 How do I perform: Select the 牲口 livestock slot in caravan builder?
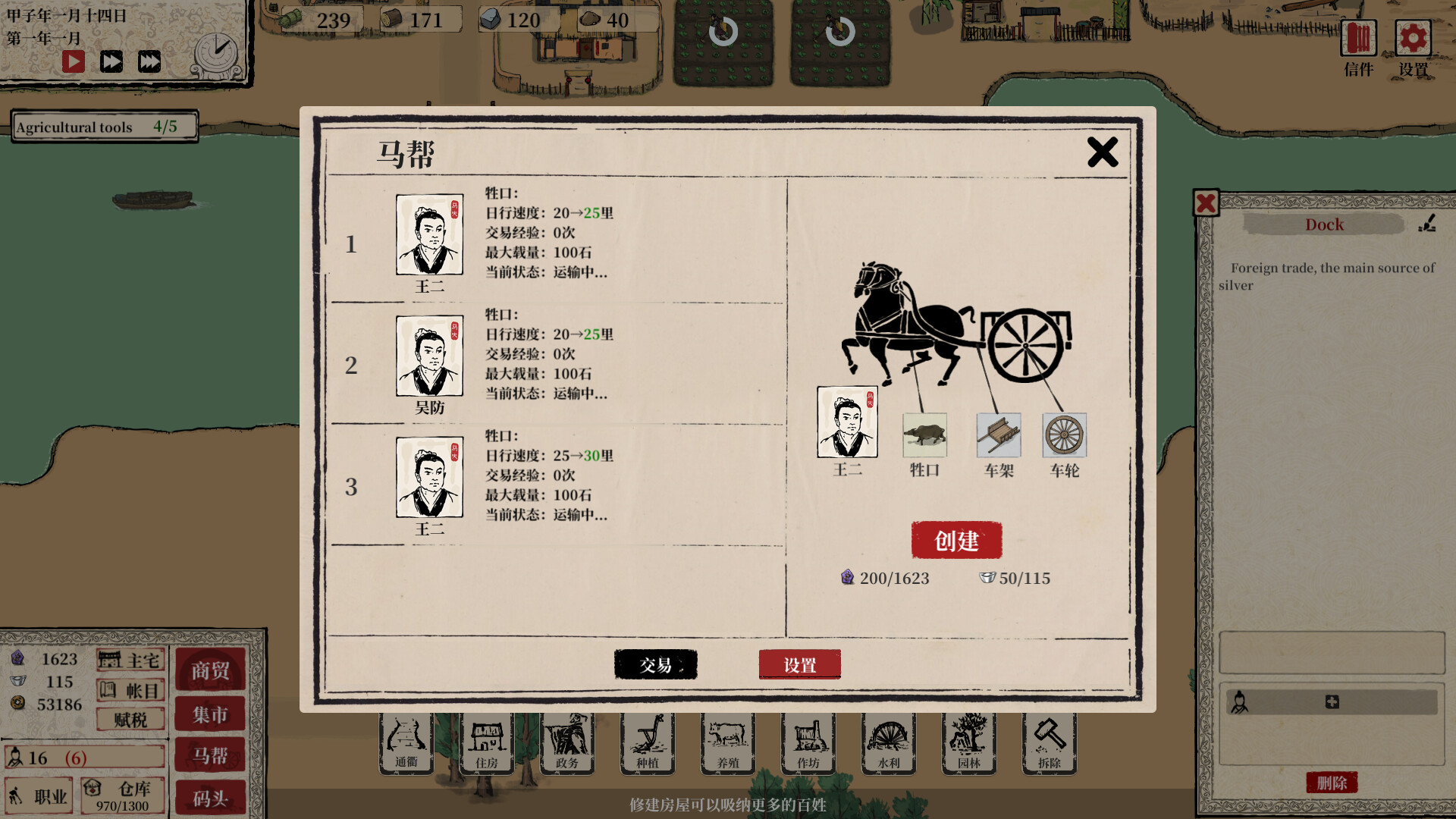(x=924, y=436)
